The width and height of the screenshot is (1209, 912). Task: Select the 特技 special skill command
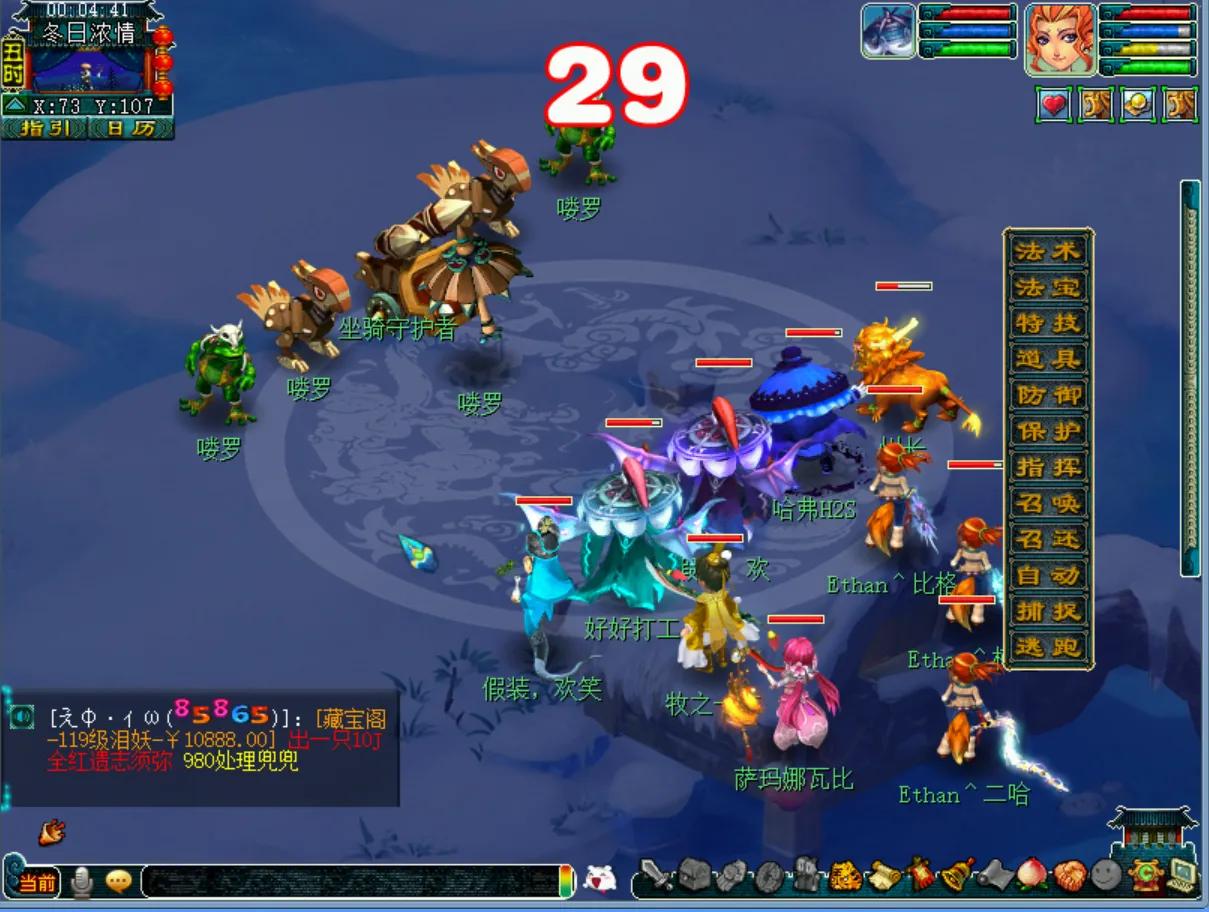point(1048,323)
